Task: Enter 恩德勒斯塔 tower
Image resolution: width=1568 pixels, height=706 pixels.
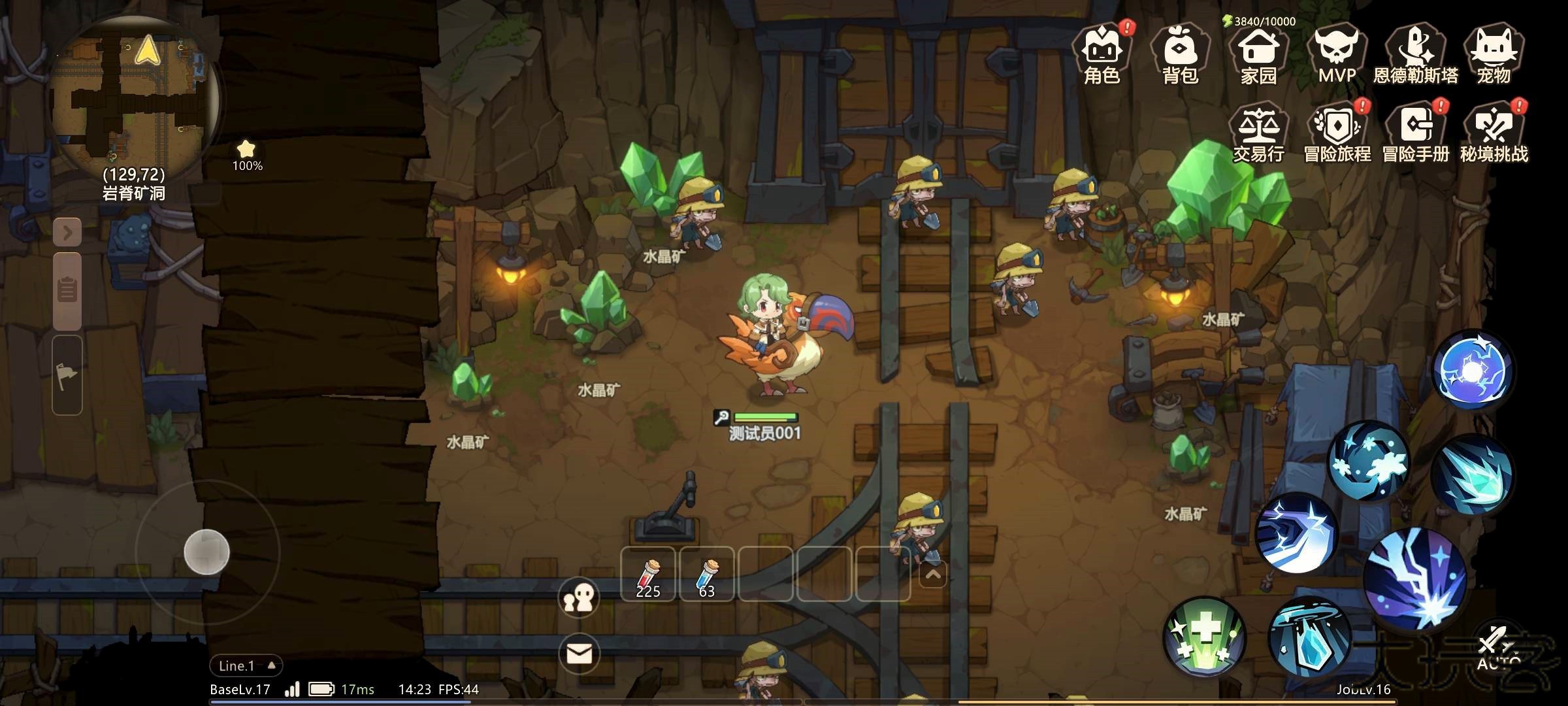Action: point(1415,54)
